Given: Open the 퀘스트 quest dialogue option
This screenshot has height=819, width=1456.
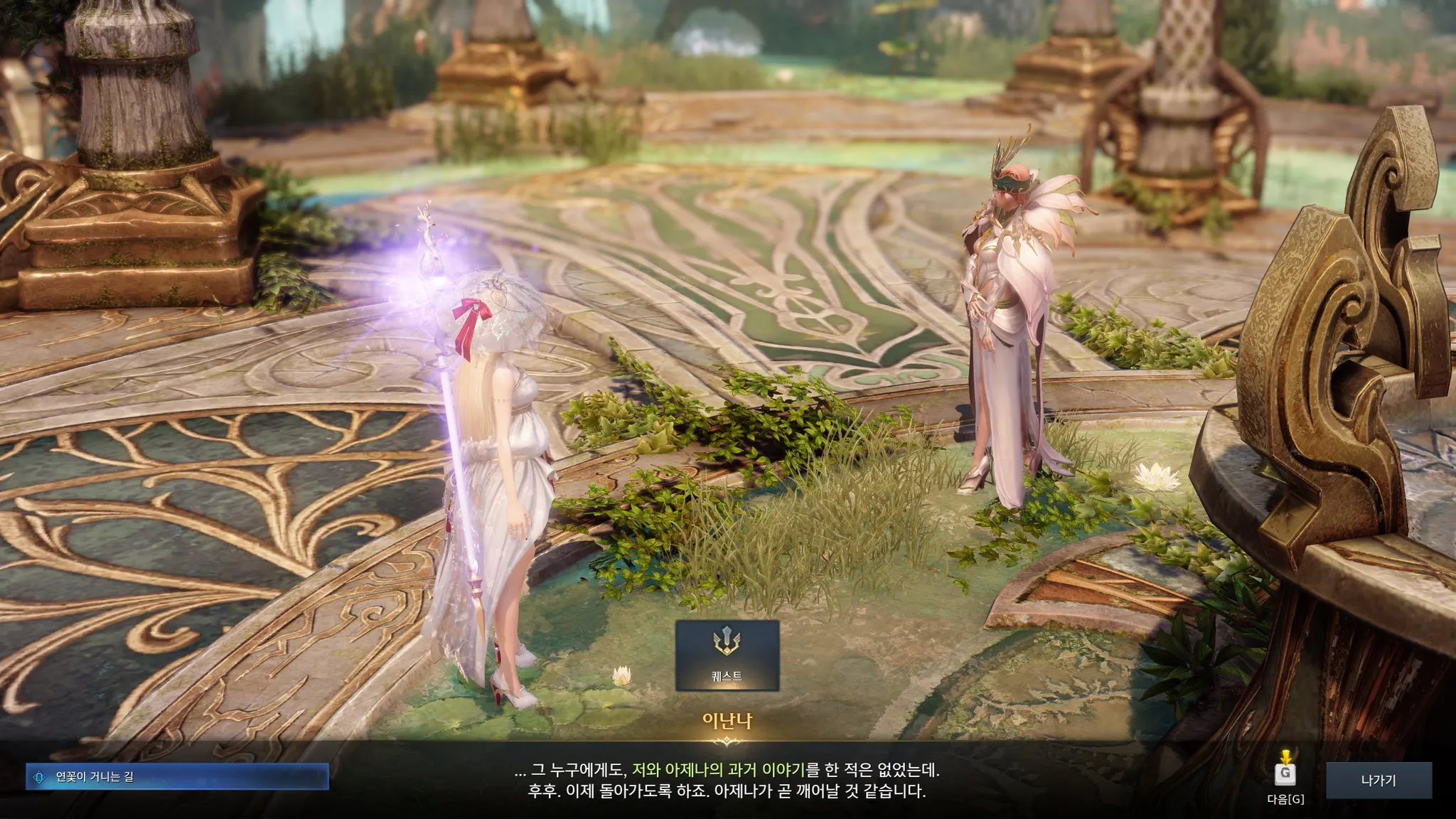Looking at the screenshot, I should click(x=727, y=655).
